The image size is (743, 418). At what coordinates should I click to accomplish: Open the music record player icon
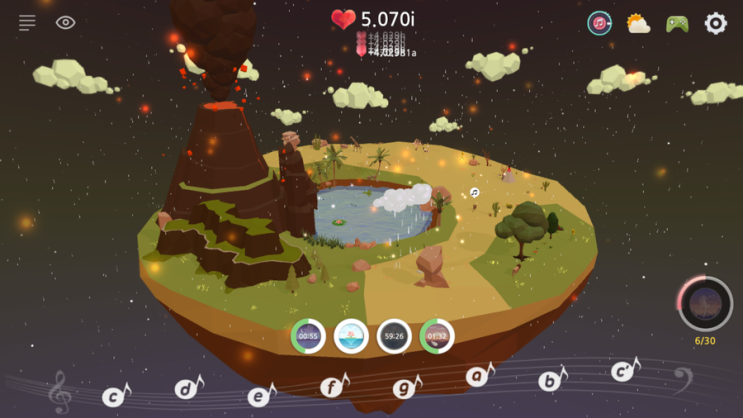(599, 23)
